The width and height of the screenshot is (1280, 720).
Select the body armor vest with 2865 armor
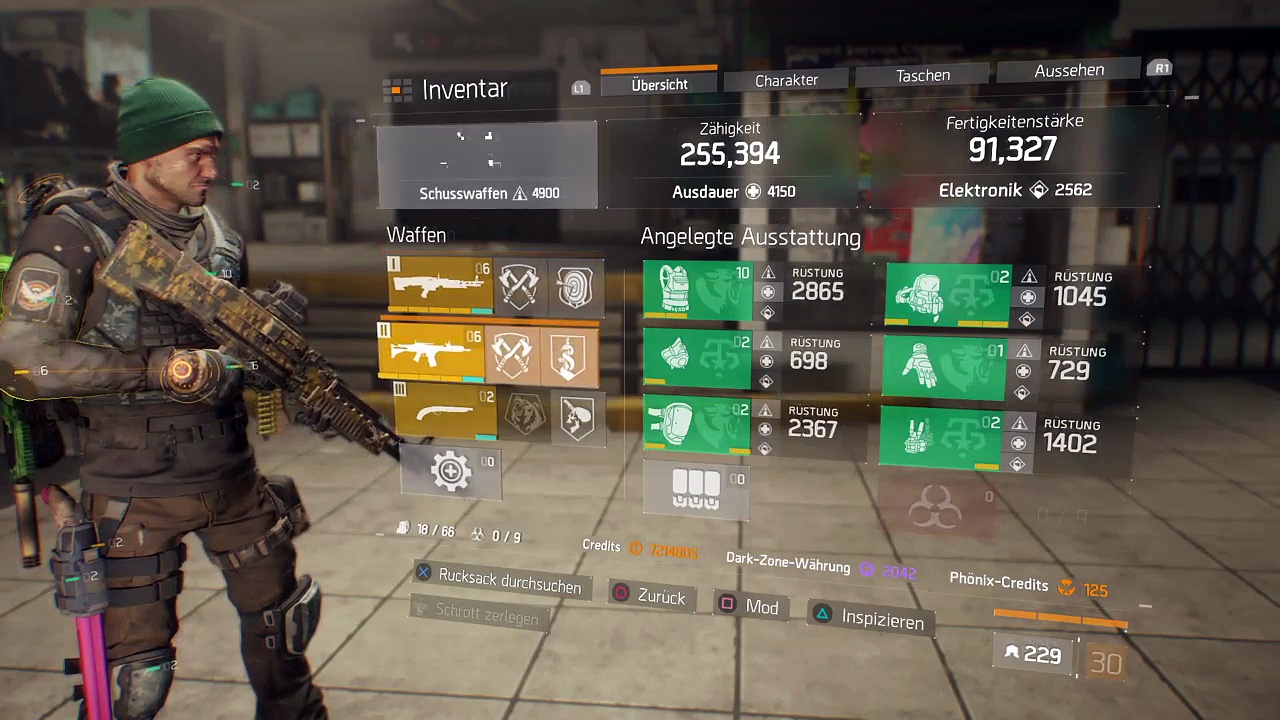697,291
